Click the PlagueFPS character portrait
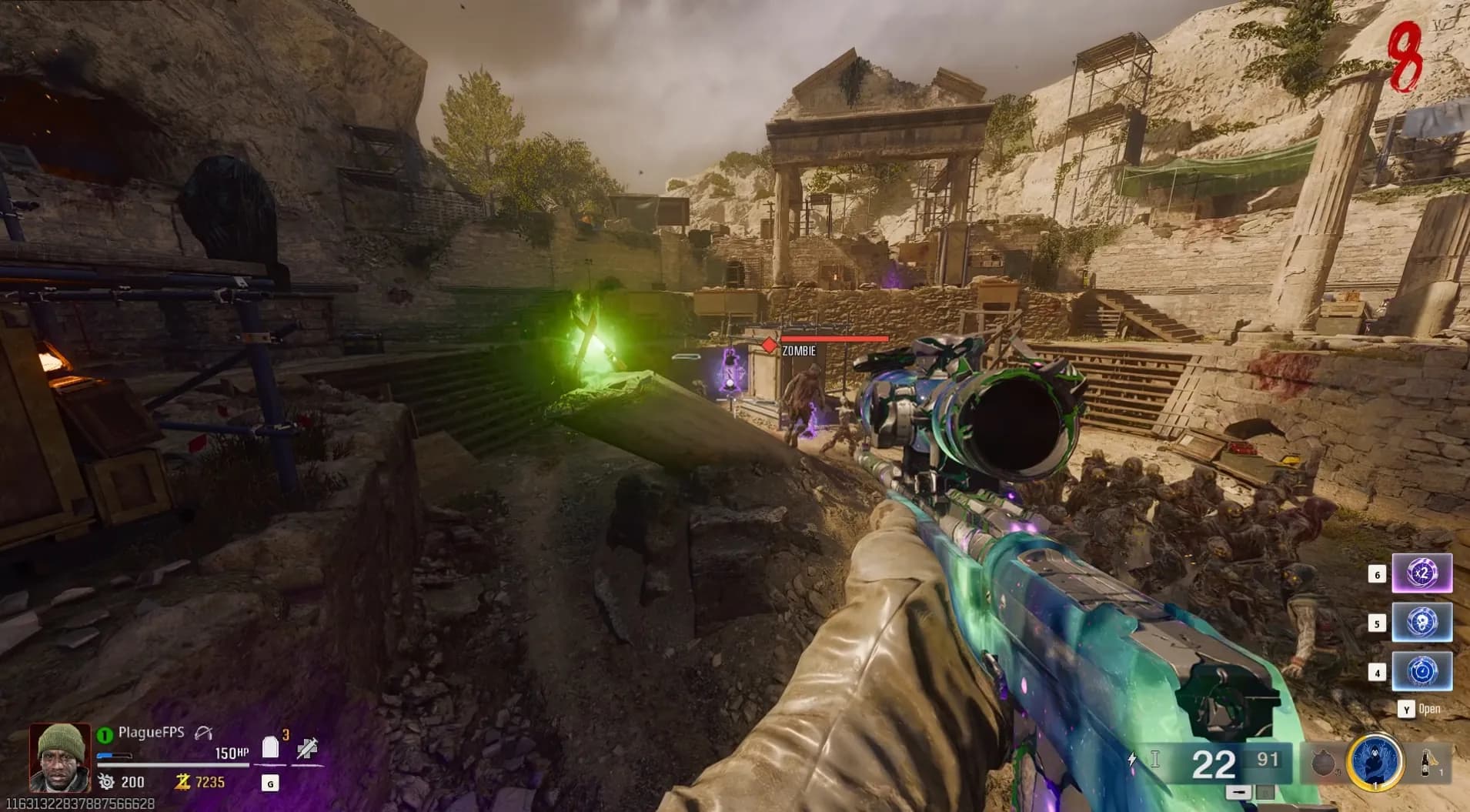This screenshot has width=1470, height=812. pyautogui.click(x=60, y=758)
